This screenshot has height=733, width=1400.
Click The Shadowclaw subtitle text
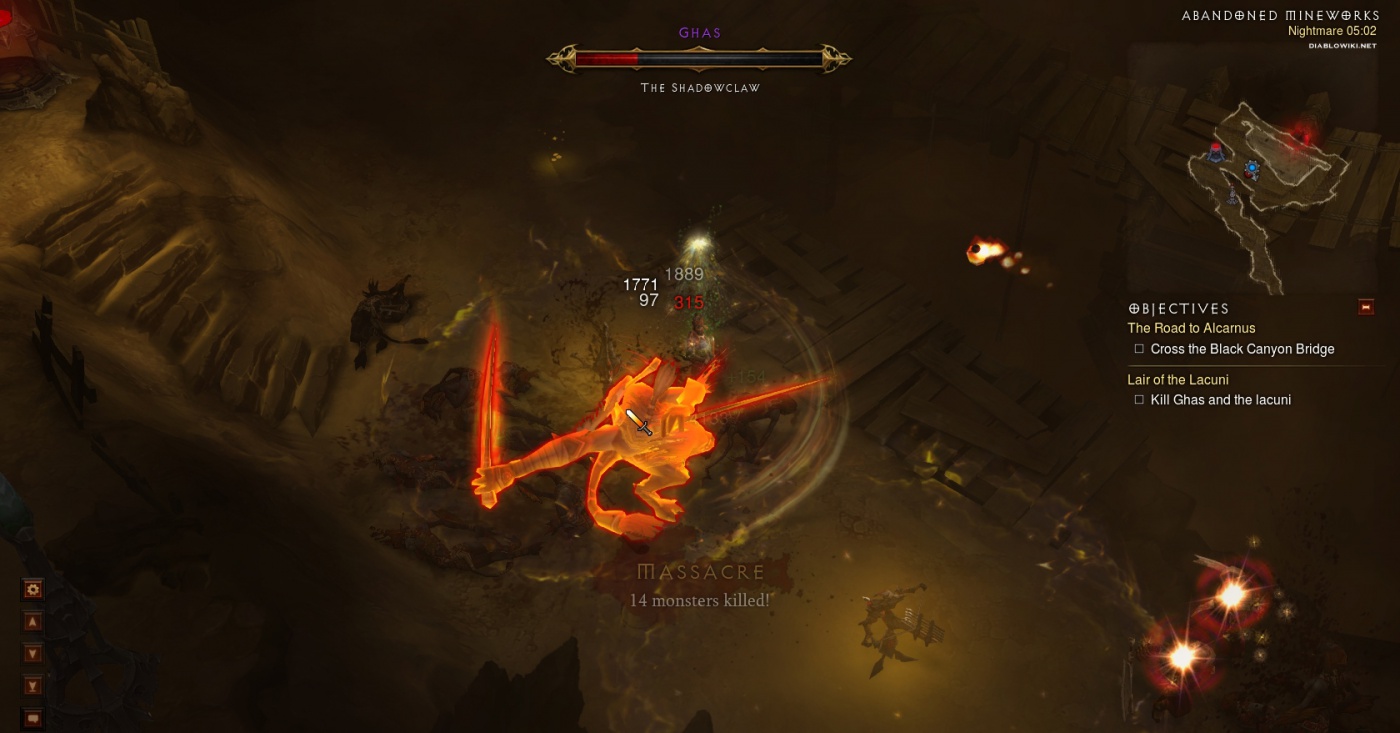coord(700,87)
